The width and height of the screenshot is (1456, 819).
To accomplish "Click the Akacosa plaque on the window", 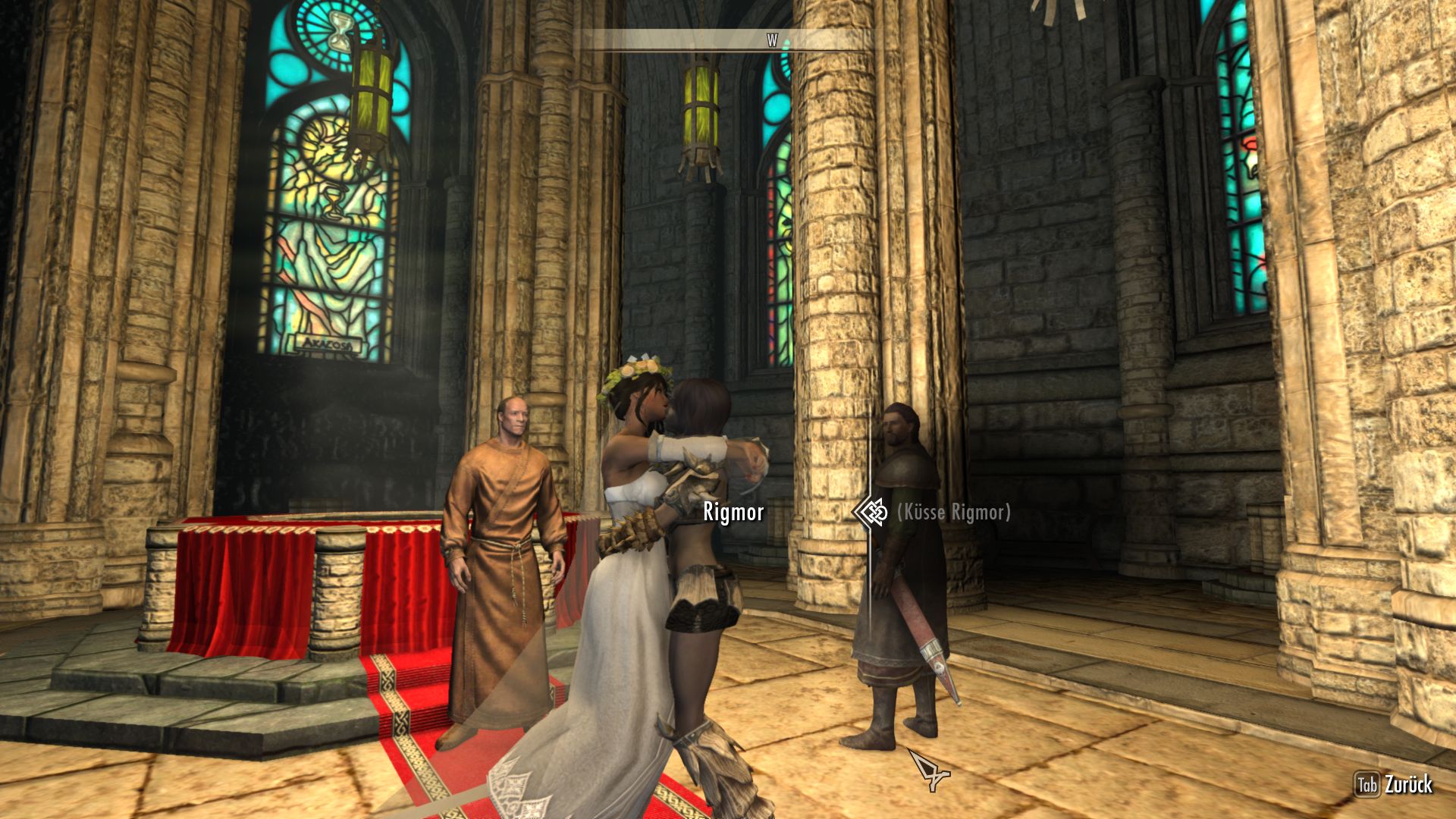I will click(x=330, y=343).
